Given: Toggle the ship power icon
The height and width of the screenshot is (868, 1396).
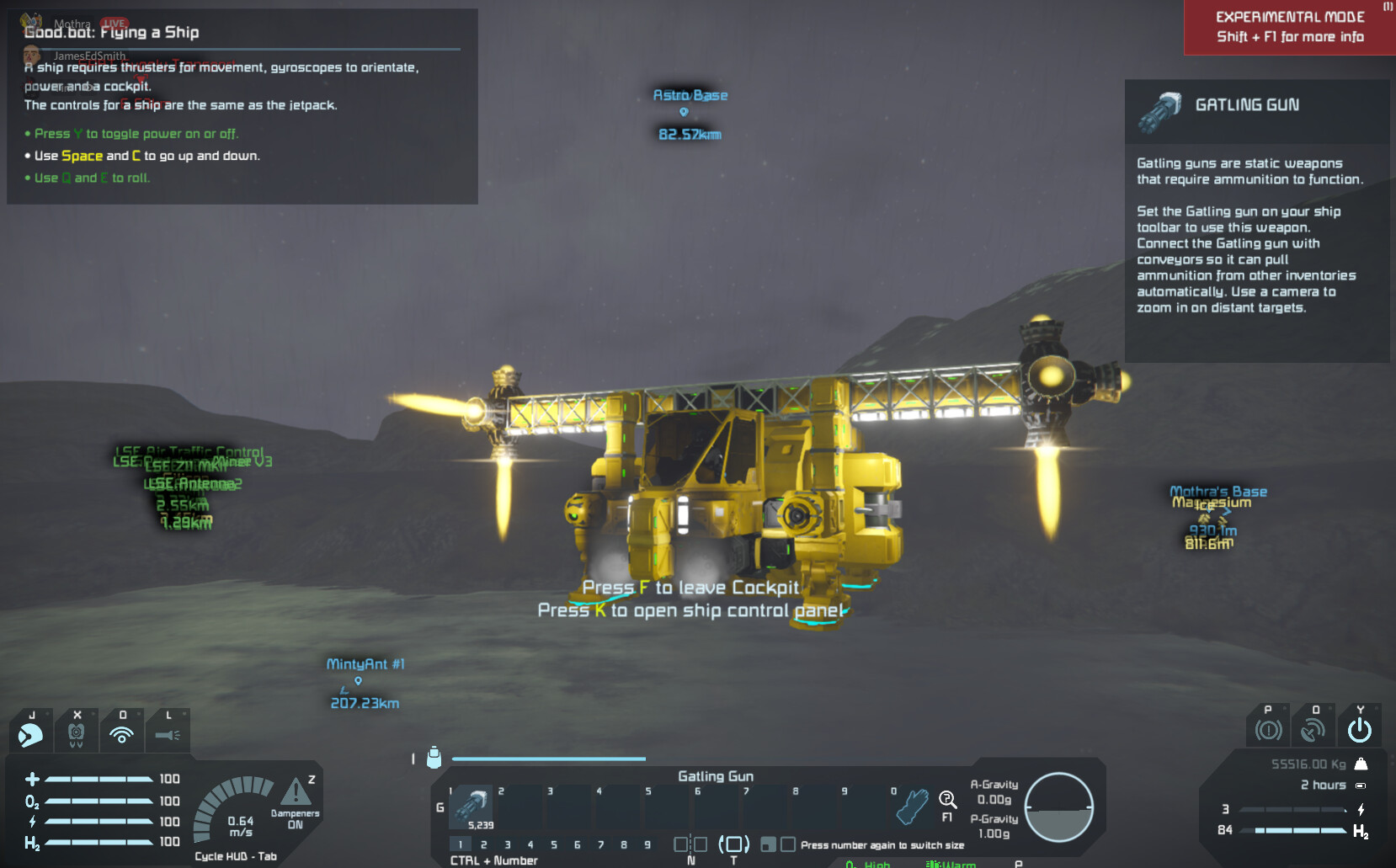Looking at the screenshot, I should (1359, 730).
